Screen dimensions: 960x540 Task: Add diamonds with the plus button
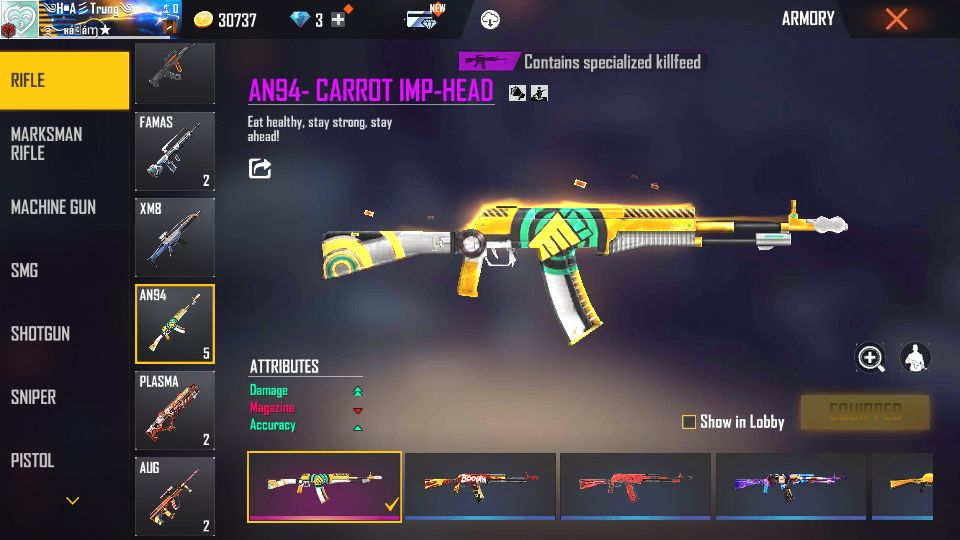pos(338,19)
